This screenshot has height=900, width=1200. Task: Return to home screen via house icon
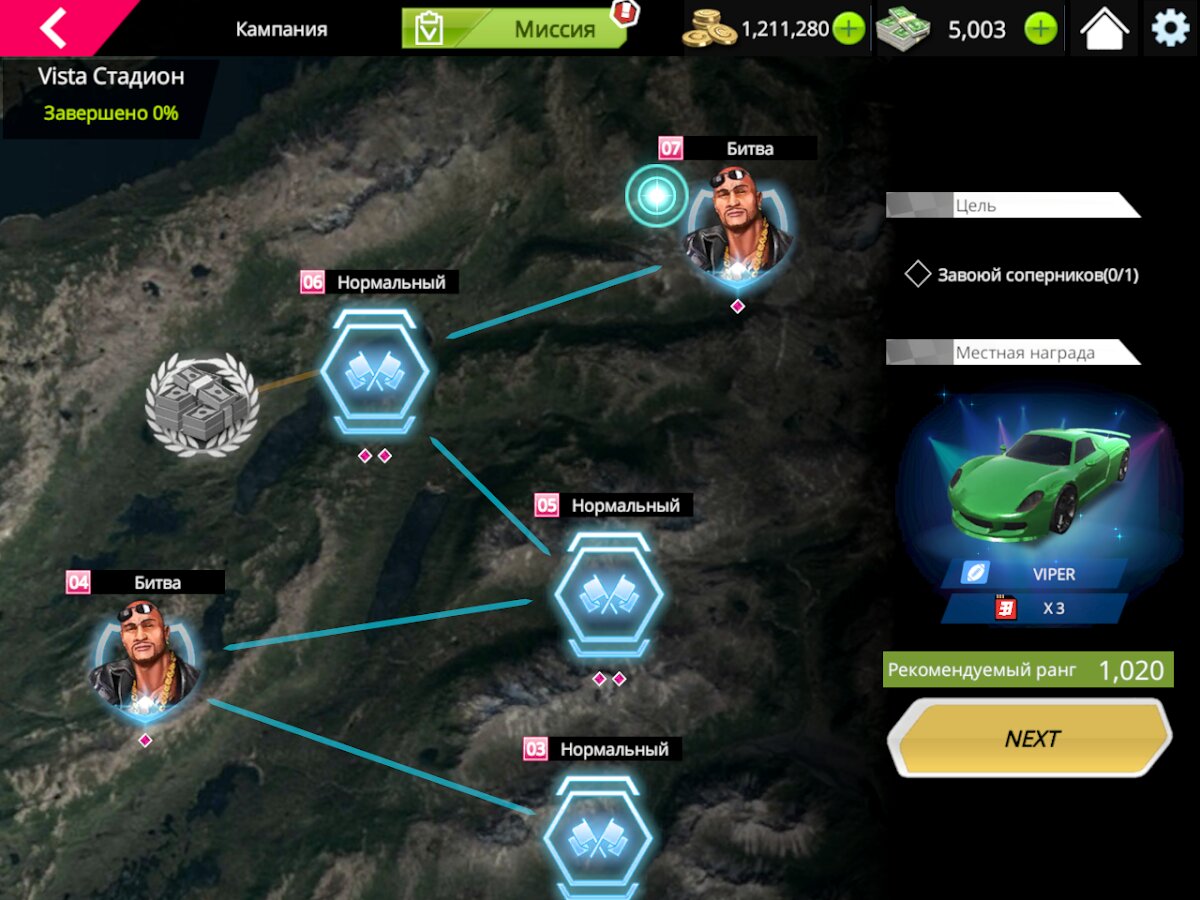[1104, 29]
